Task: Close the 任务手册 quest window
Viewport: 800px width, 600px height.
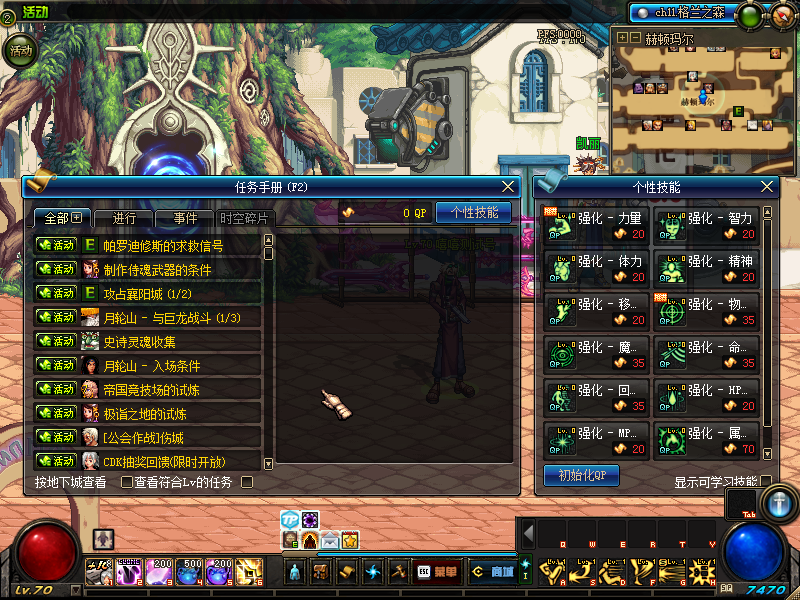Action: click(x=509, y=187)
